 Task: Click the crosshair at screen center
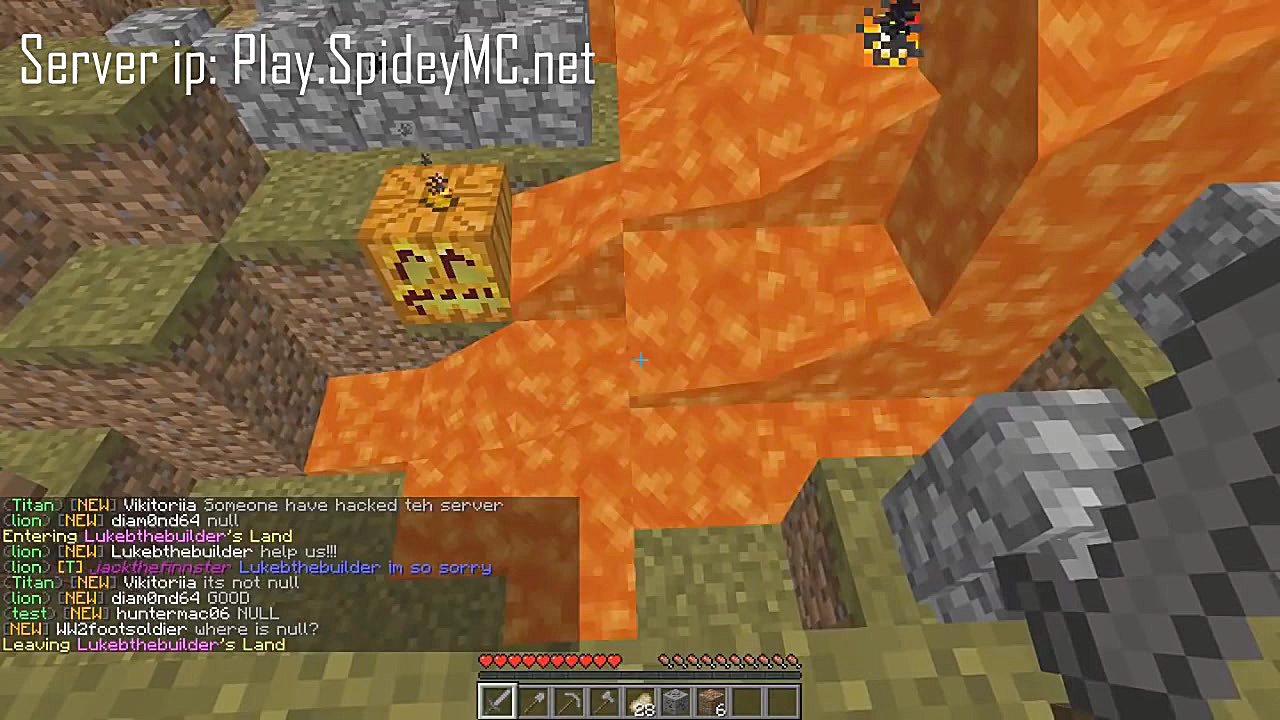640,360
